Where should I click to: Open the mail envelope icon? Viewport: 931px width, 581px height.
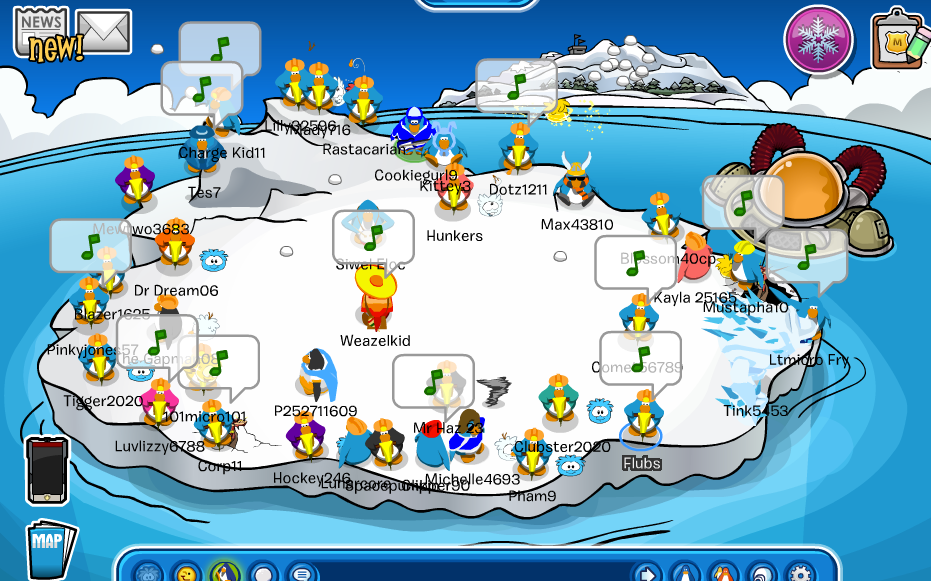point(104,32)
